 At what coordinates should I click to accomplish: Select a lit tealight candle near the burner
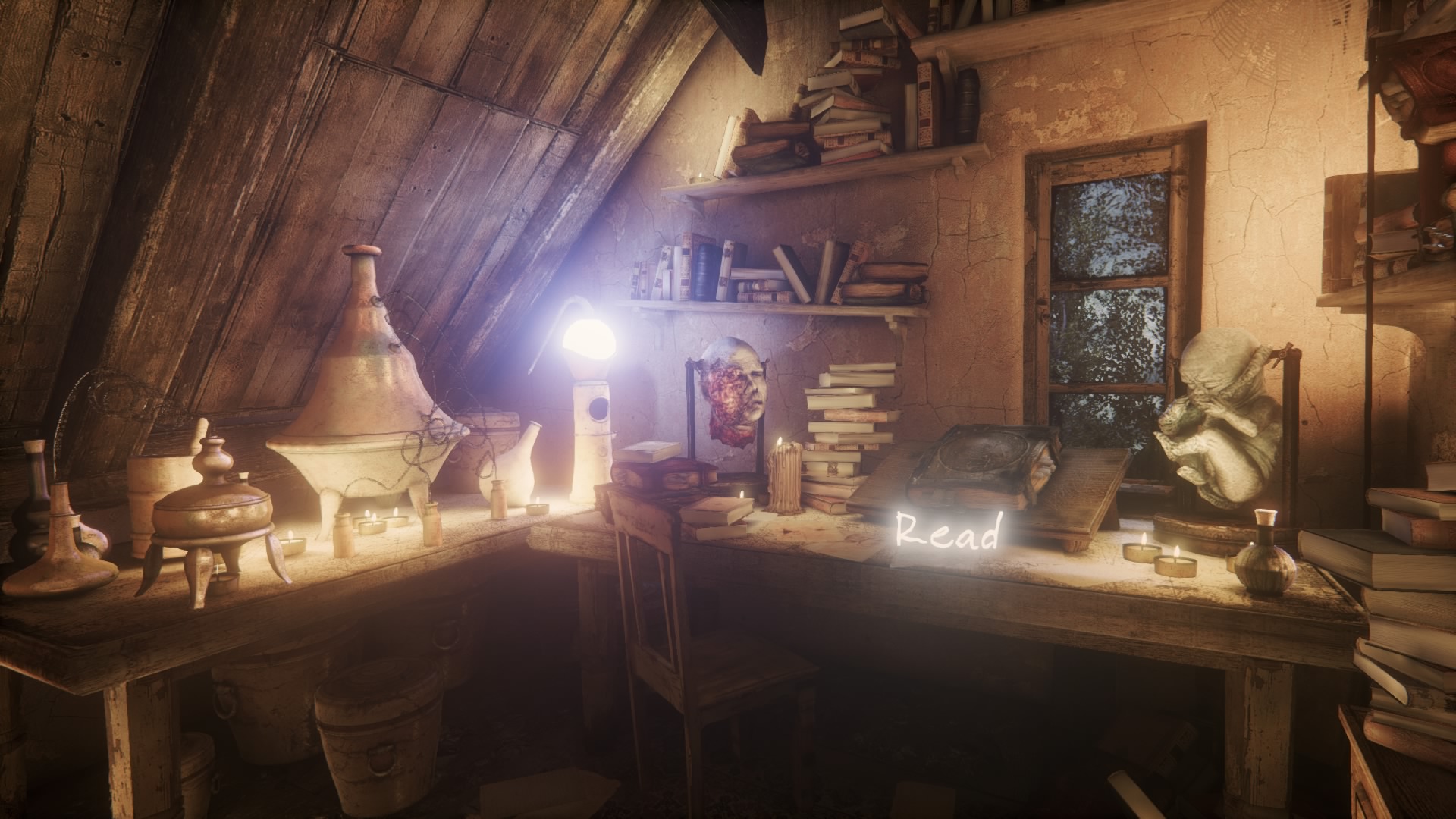point(372,523)
